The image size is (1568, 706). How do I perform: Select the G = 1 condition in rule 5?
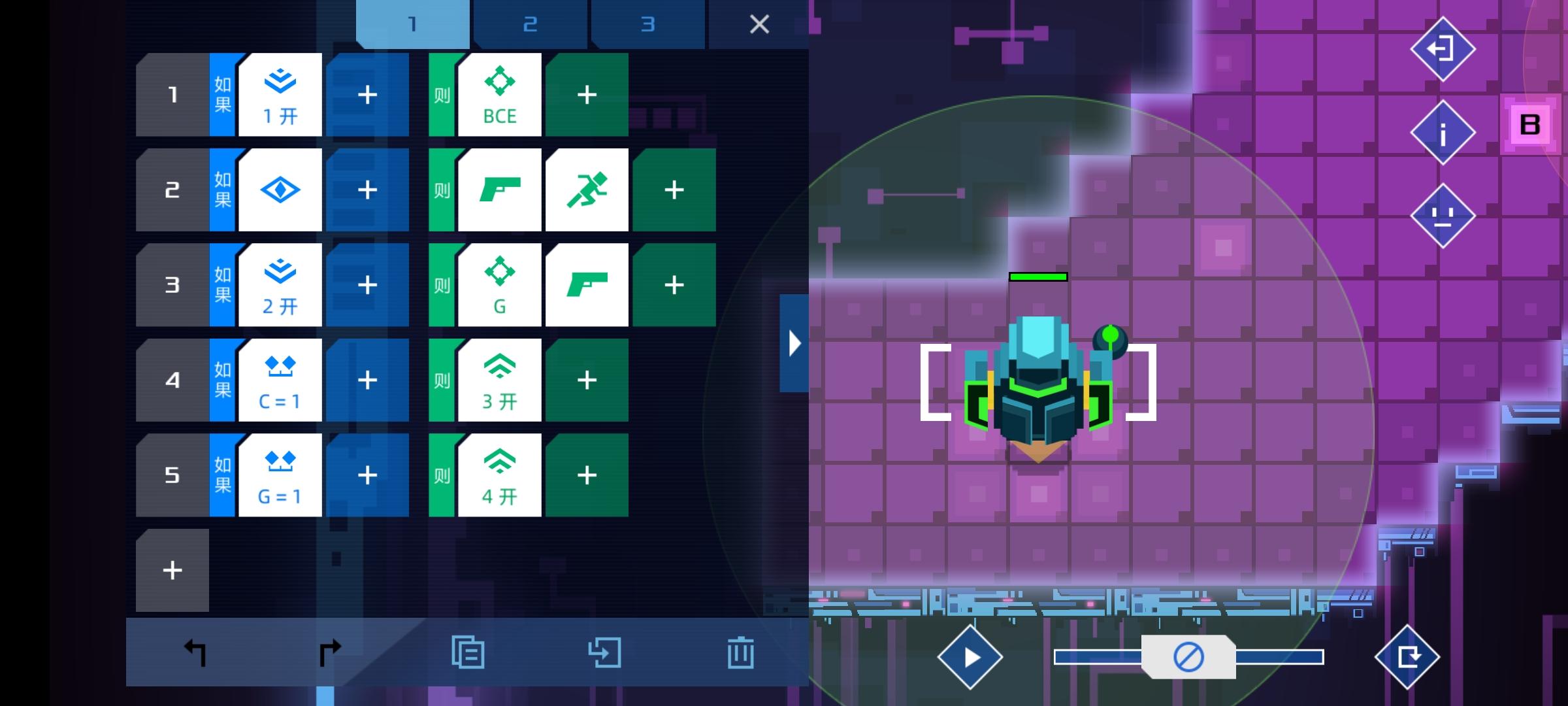click(x=279, y=474)
